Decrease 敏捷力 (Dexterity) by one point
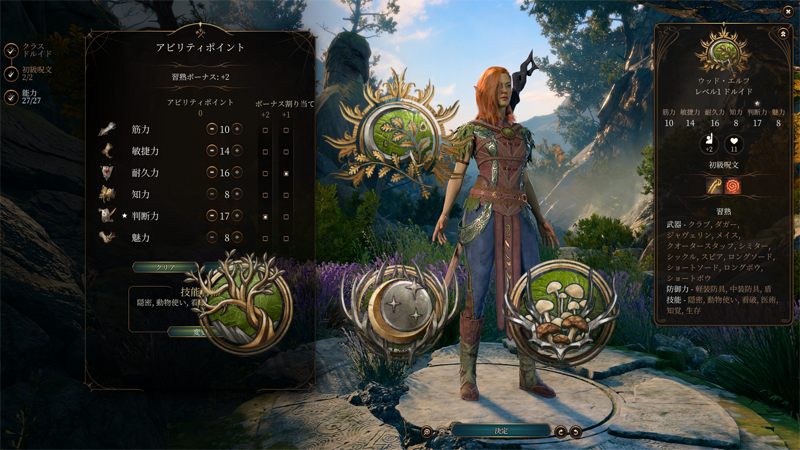800x450 pixels. tap(212, 151)
